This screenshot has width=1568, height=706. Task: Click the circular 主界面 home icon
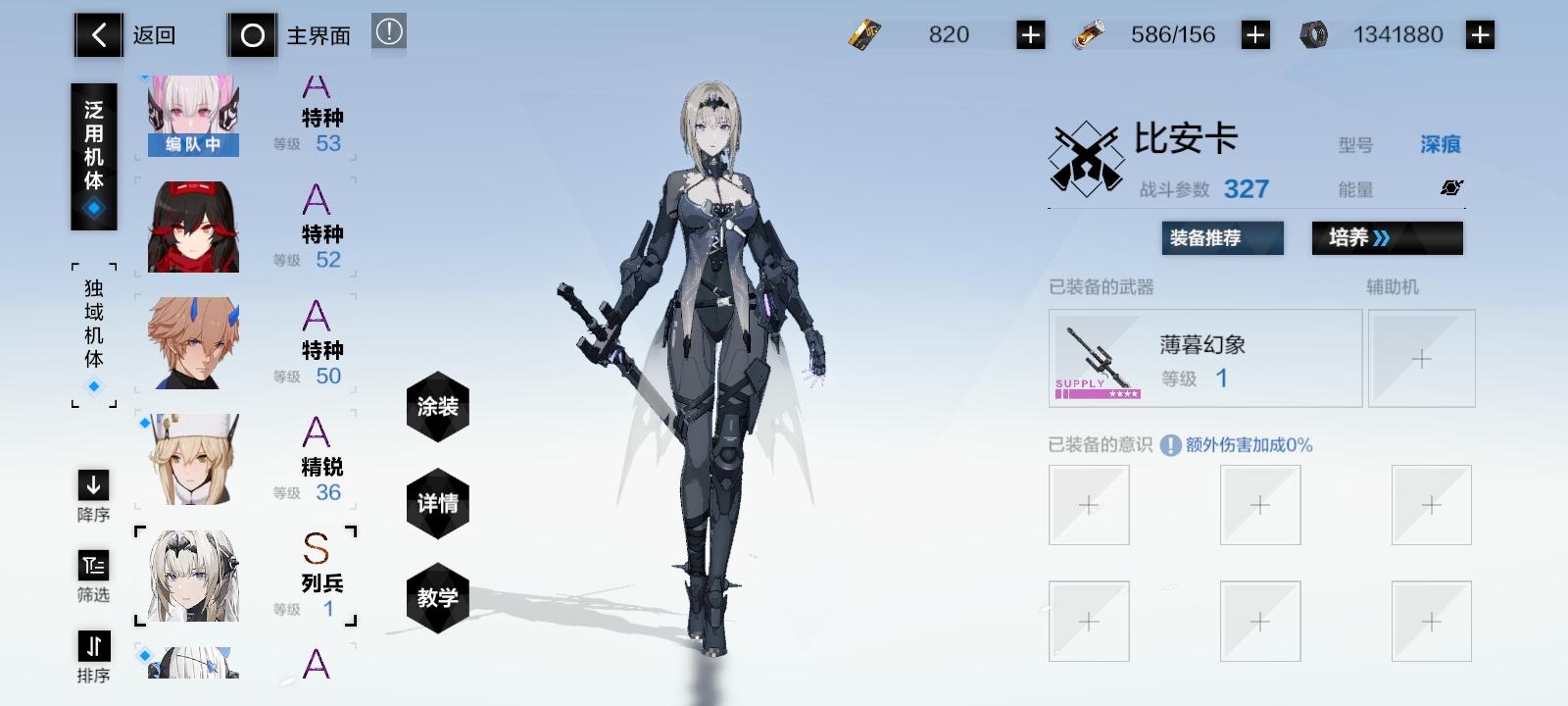click(253, 34)
